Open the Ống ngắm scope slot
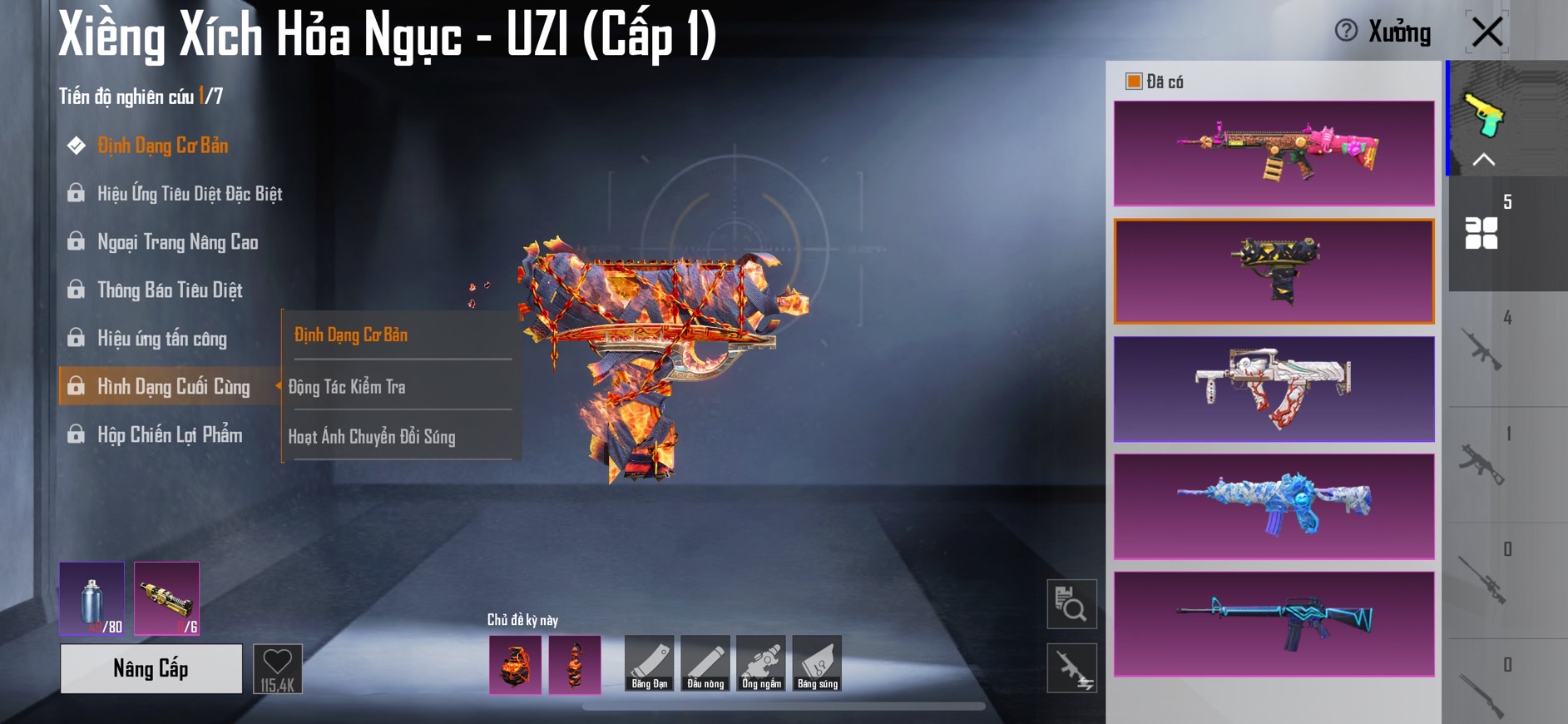Image resolution: width=1568 pixels, height=724 pixels. [x=761, y=663]
